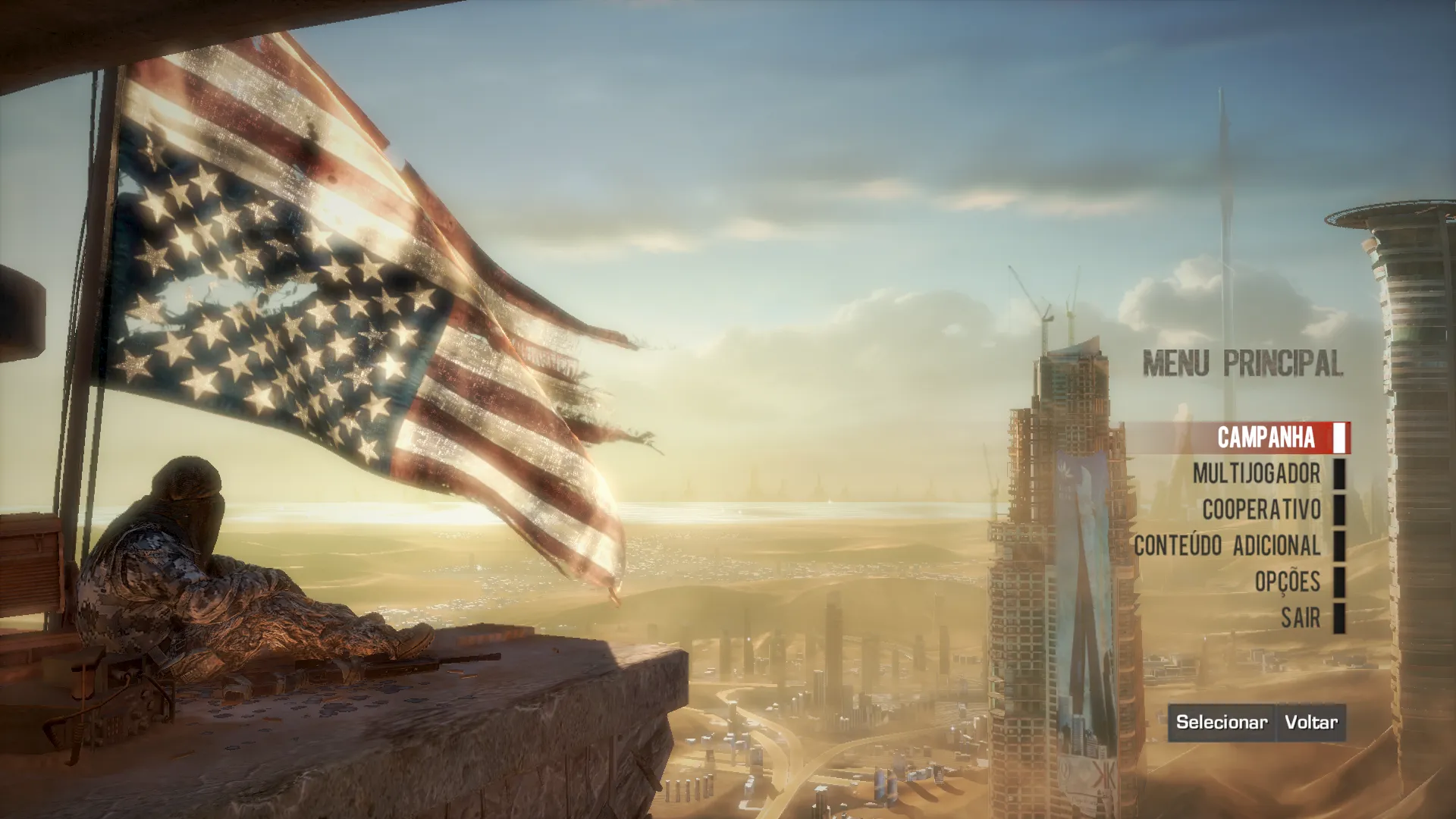Screen dimensions: 1456x819
Task: Go to the Opções settings
Action: (1287, 582)
